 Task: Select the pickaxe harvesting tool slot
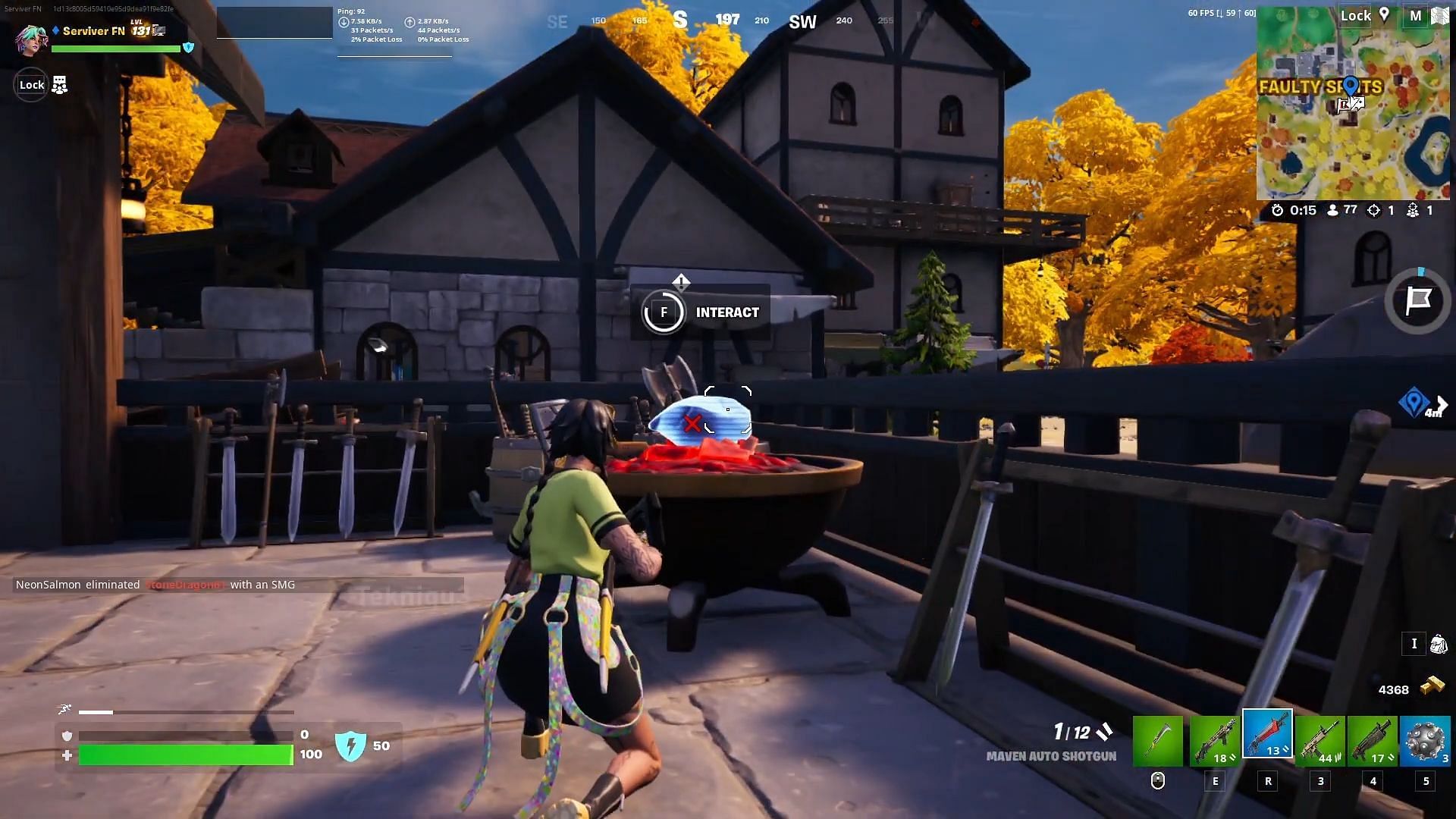click(1157, 741)
